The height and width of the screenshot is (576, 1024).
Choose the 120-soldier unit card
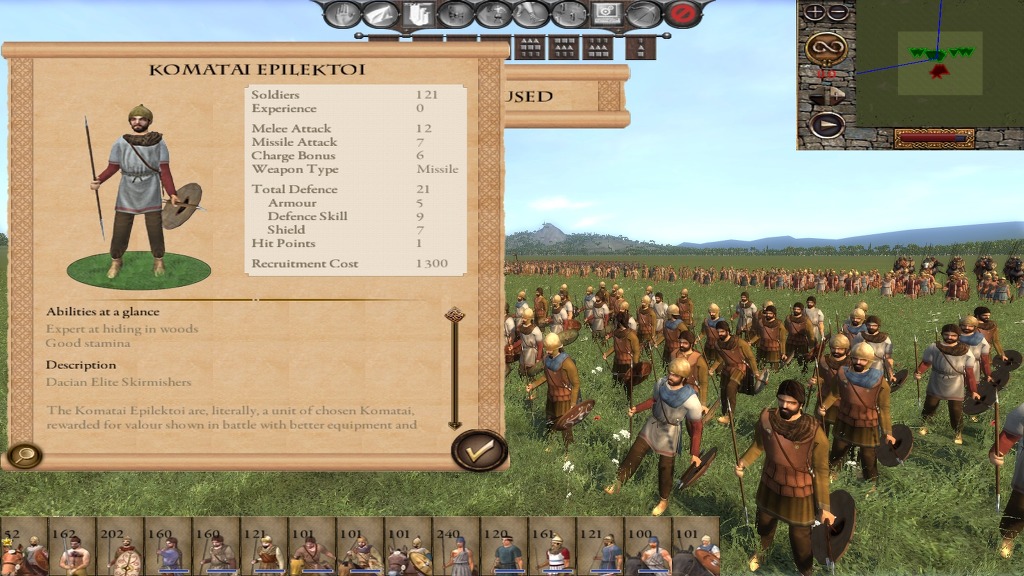point(504,546)
